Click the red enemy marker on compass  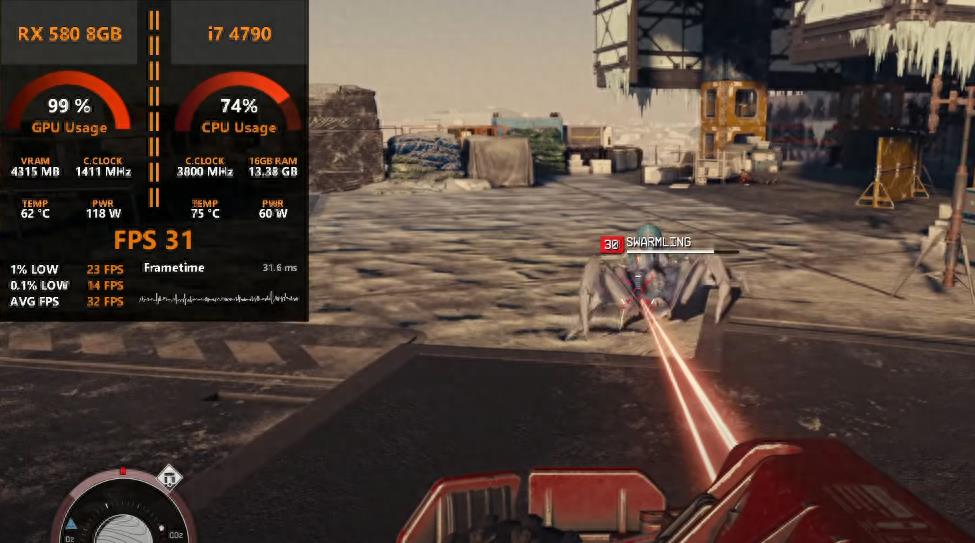click(x=123, y=470)
